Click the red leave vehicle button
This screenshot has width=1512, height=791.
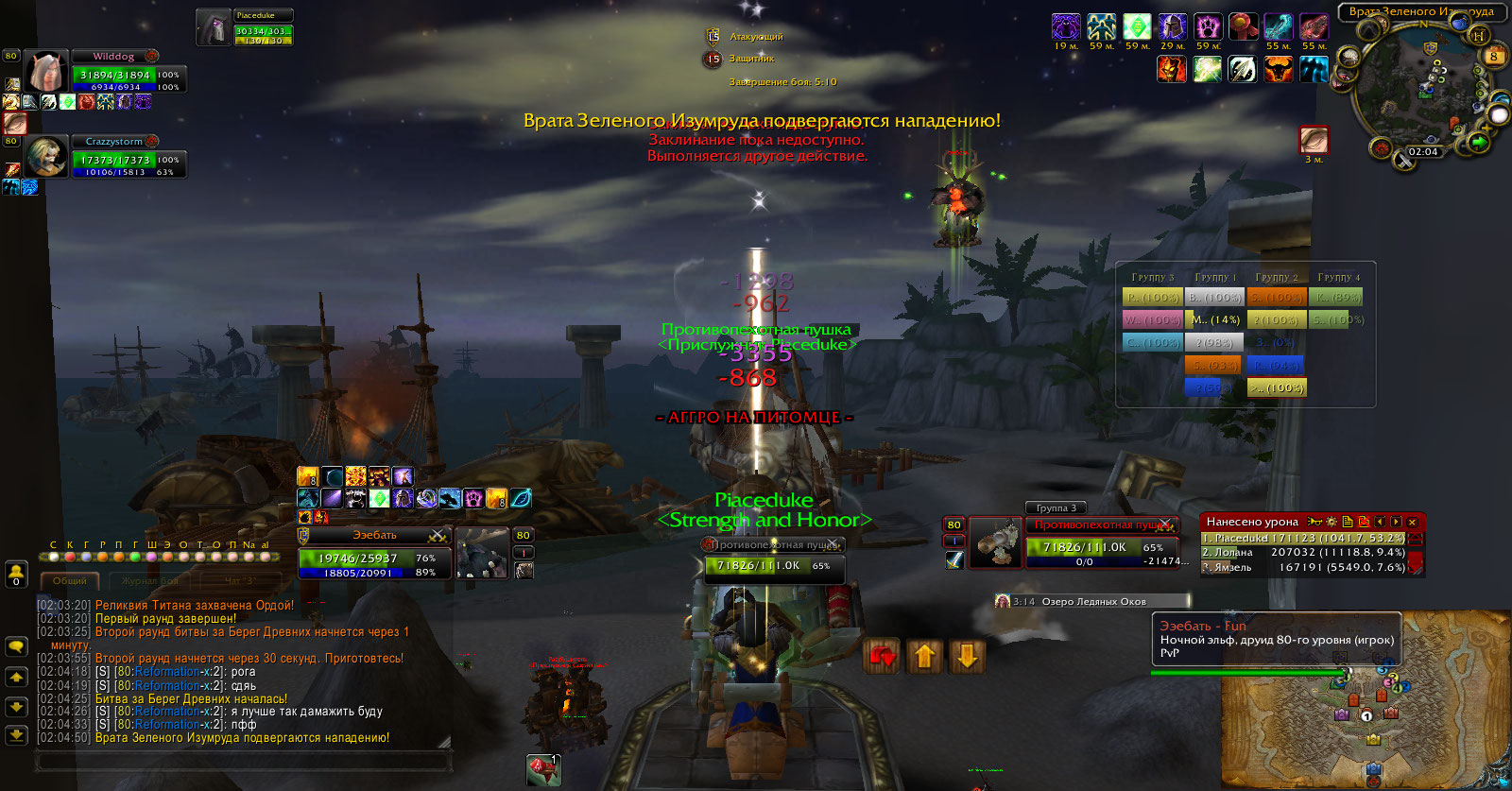(883, 656)
